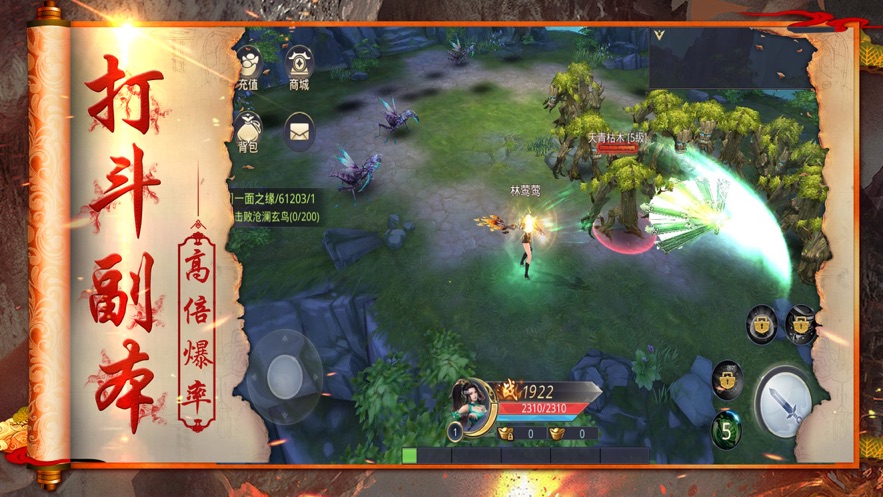883x497 pixels.
Task: Tap the sword basic attack button
Action: [x=784, y=403]
